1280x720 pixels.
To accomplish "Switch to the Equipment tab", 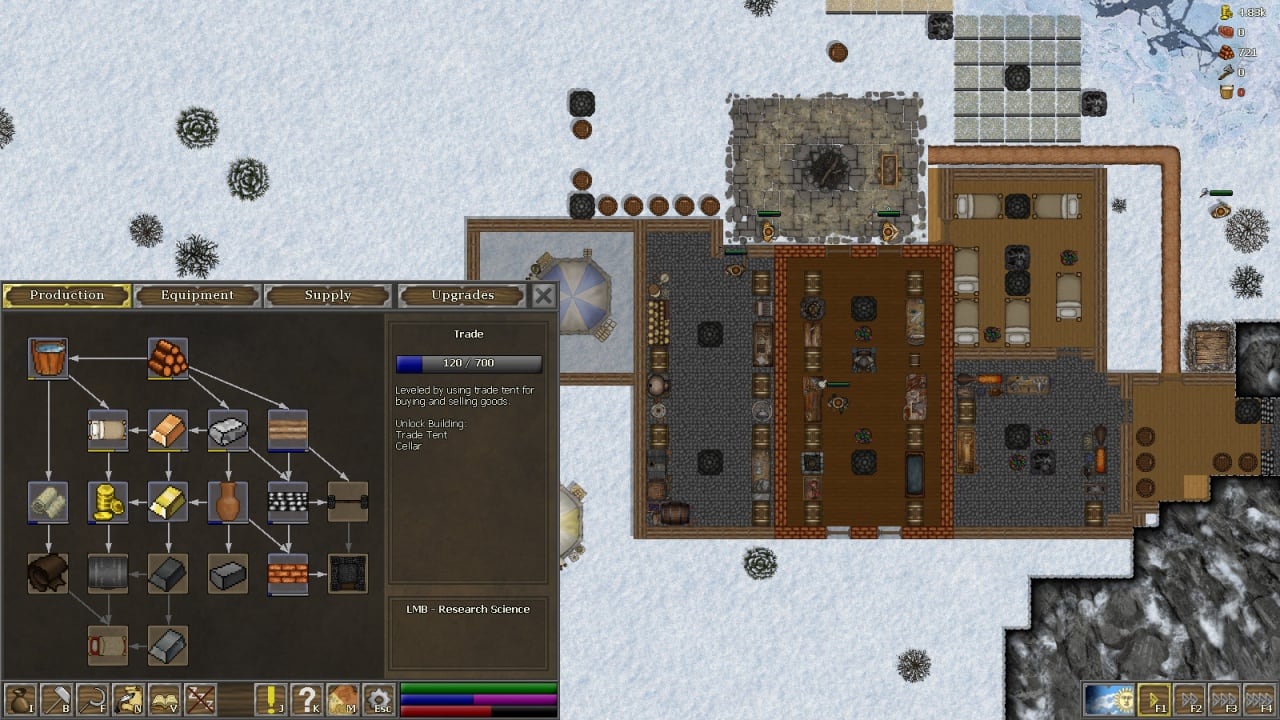I will [x=197, y=295].
